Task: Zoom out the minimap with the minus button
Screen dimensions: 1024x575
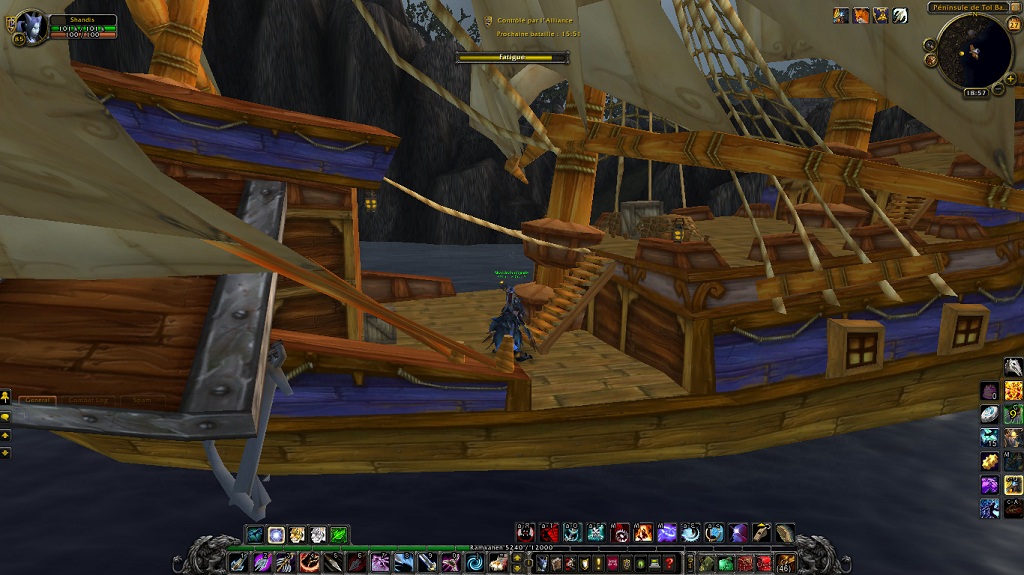Action: [x=999, y=88]
